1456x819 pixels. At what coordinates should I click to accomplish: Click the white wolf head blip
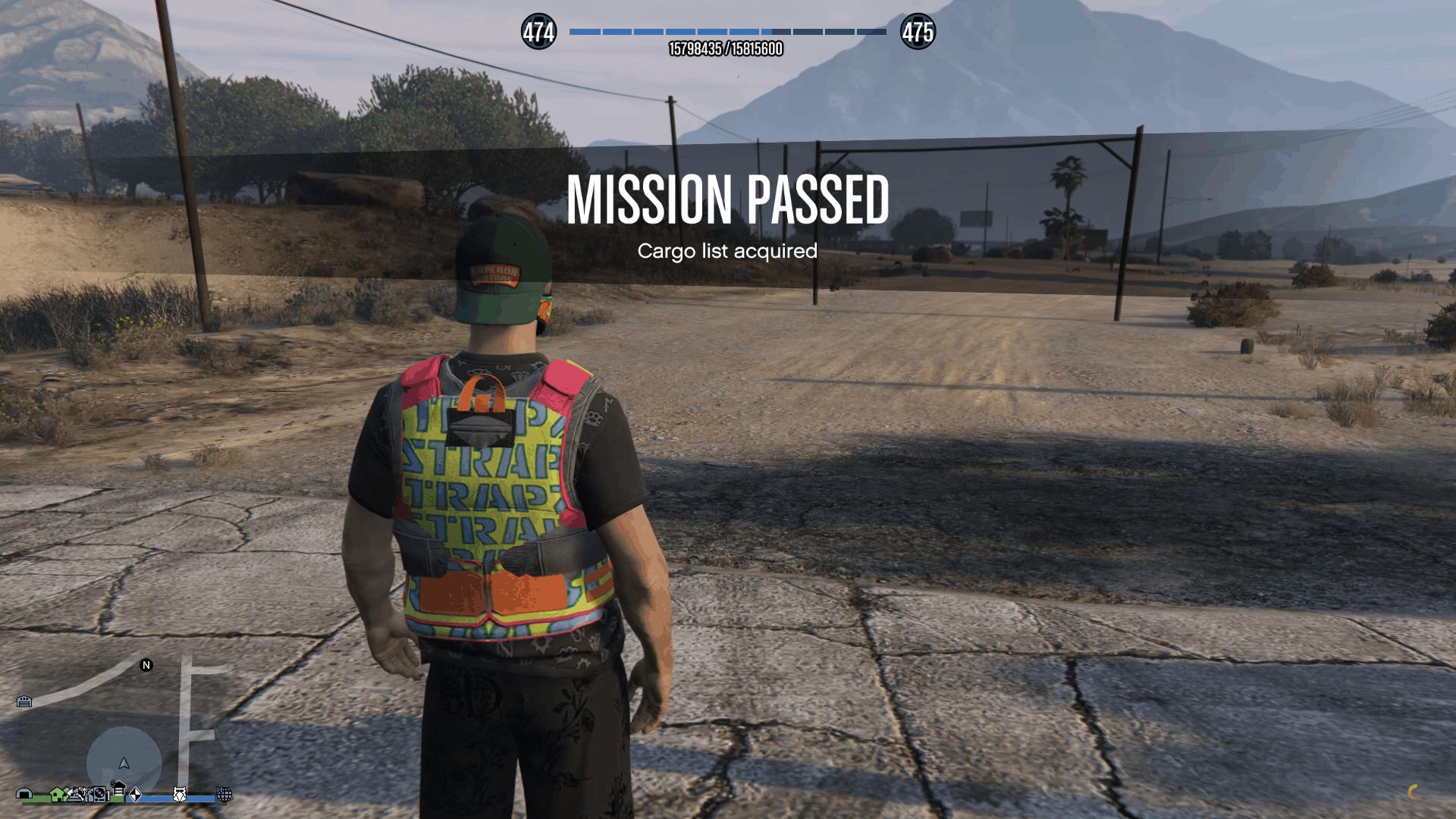tap(179, 795)
